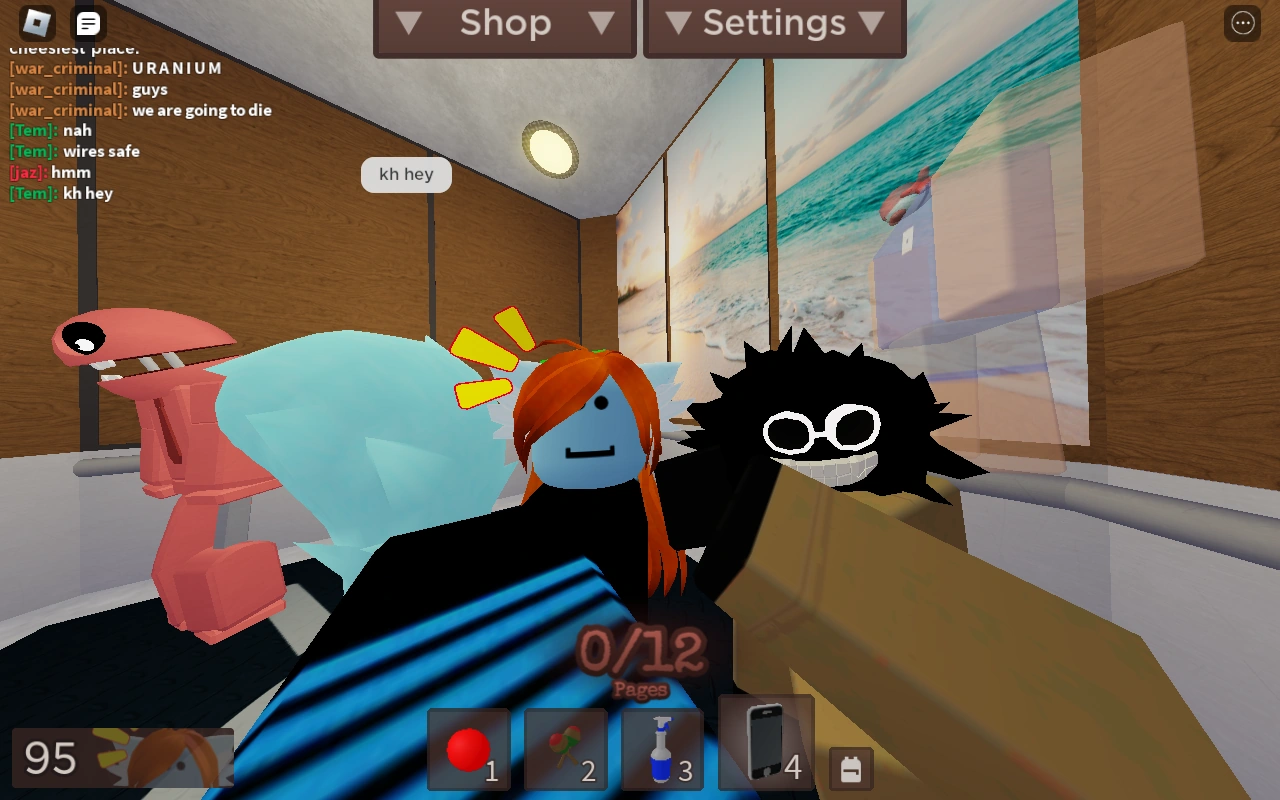Open the Shop menu
This screenshot has height=800, width=1280.
(504, 23)
